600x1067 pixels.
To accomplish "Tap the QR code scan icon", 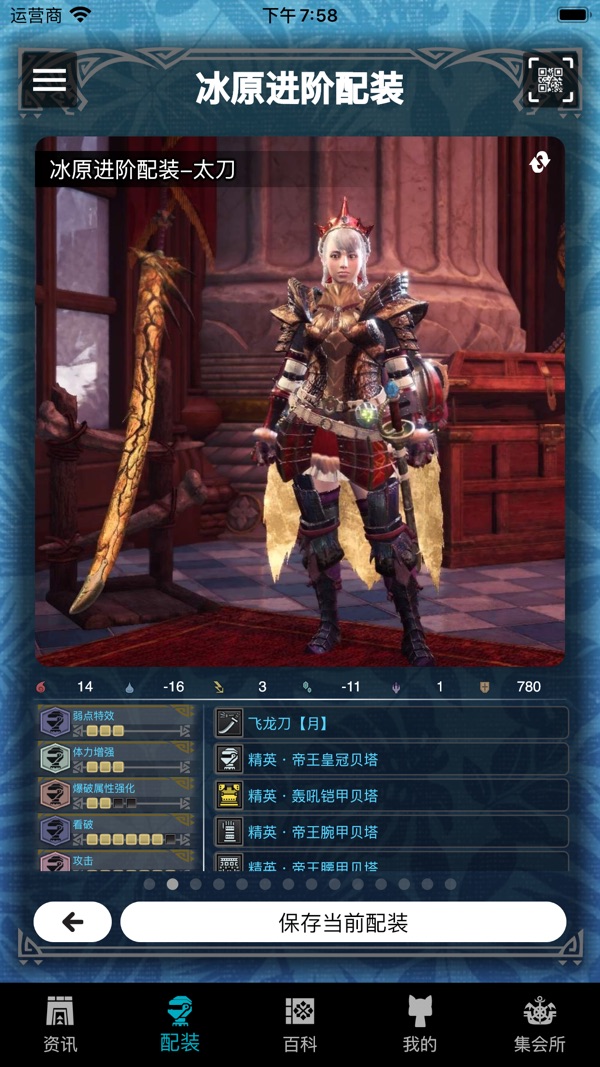I will coord(550,81).
